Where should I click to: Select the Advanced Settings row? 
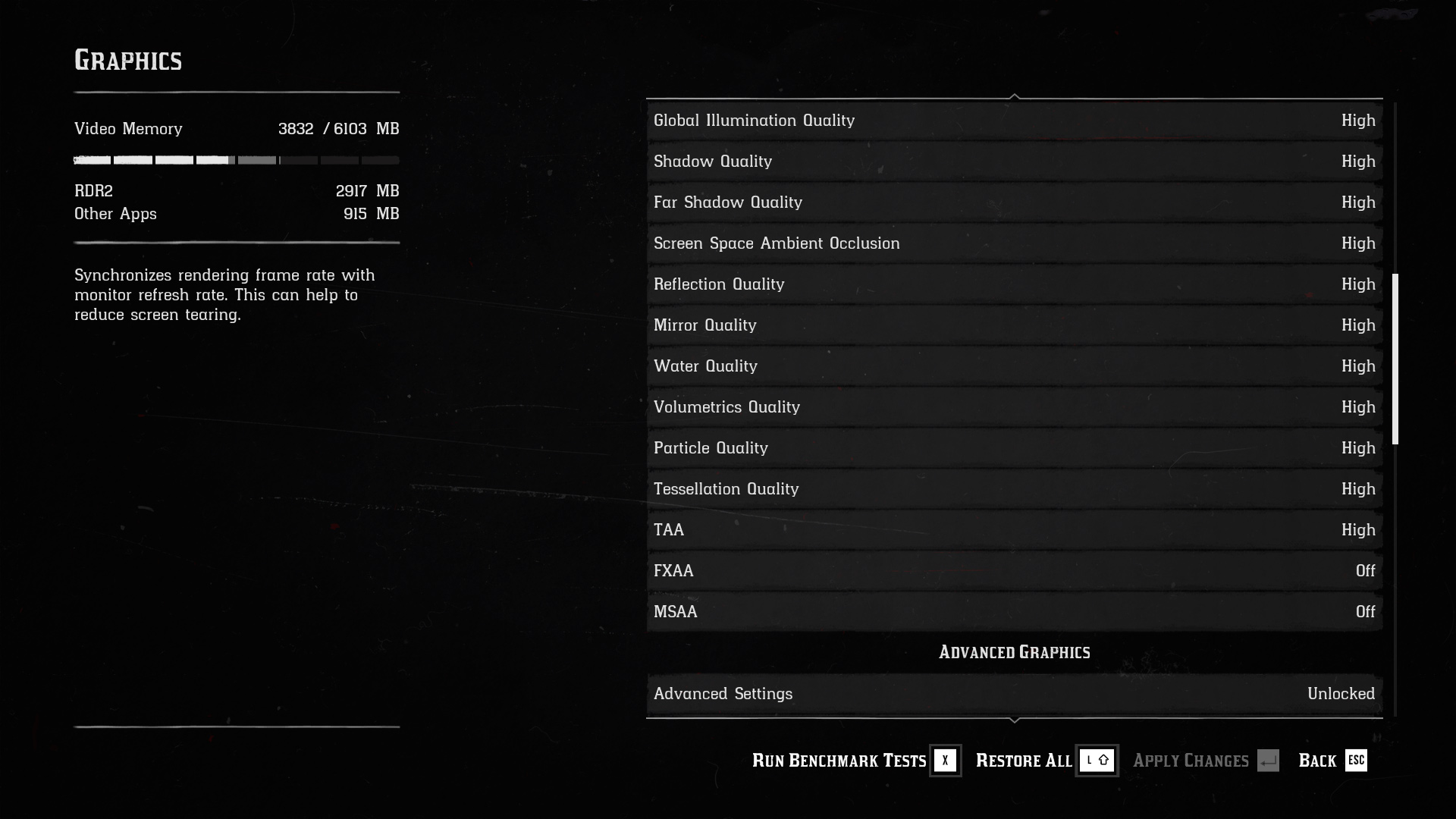1014,694
